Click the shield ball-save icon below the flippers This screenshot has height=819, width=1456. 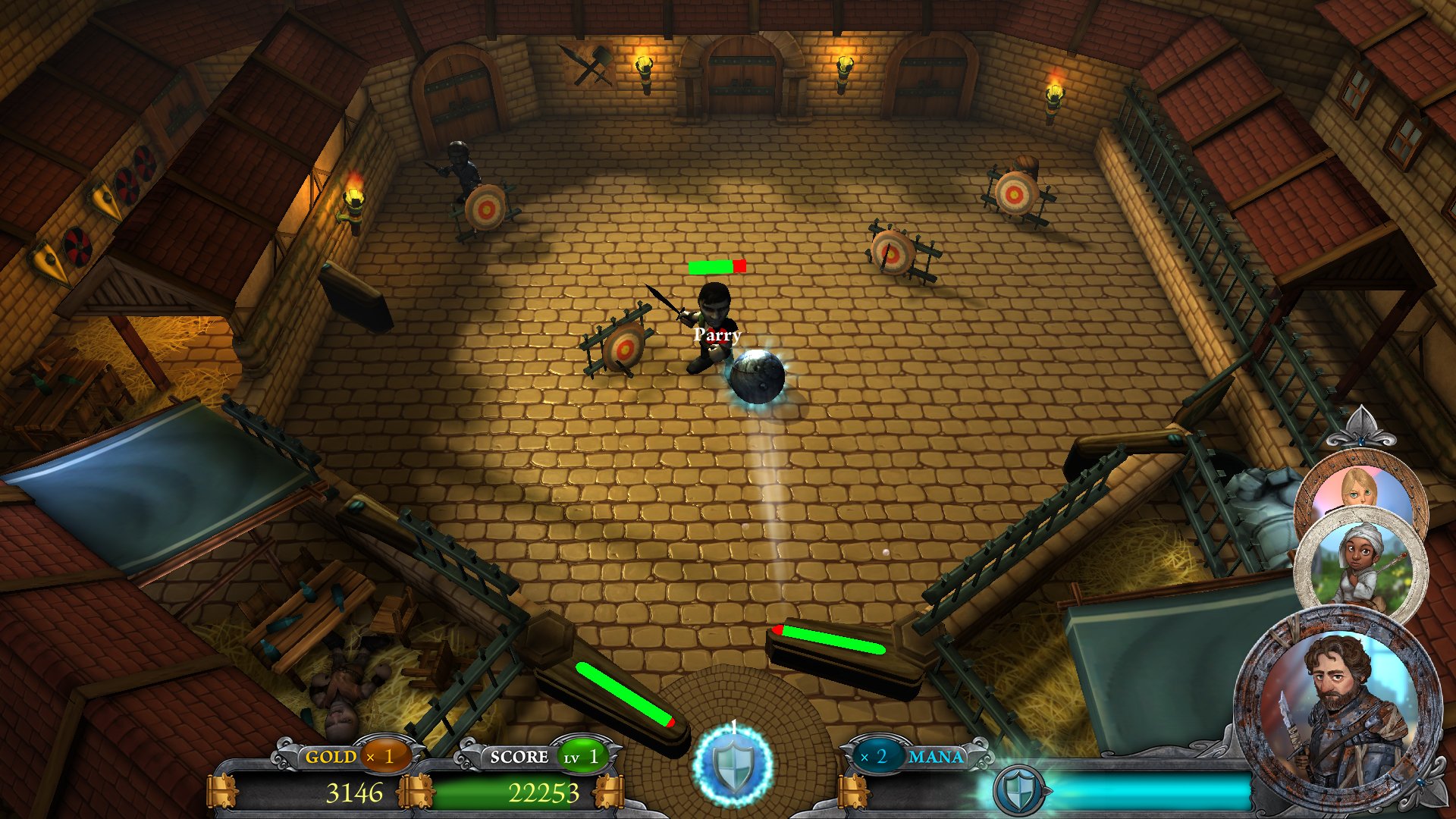(734, 768)
